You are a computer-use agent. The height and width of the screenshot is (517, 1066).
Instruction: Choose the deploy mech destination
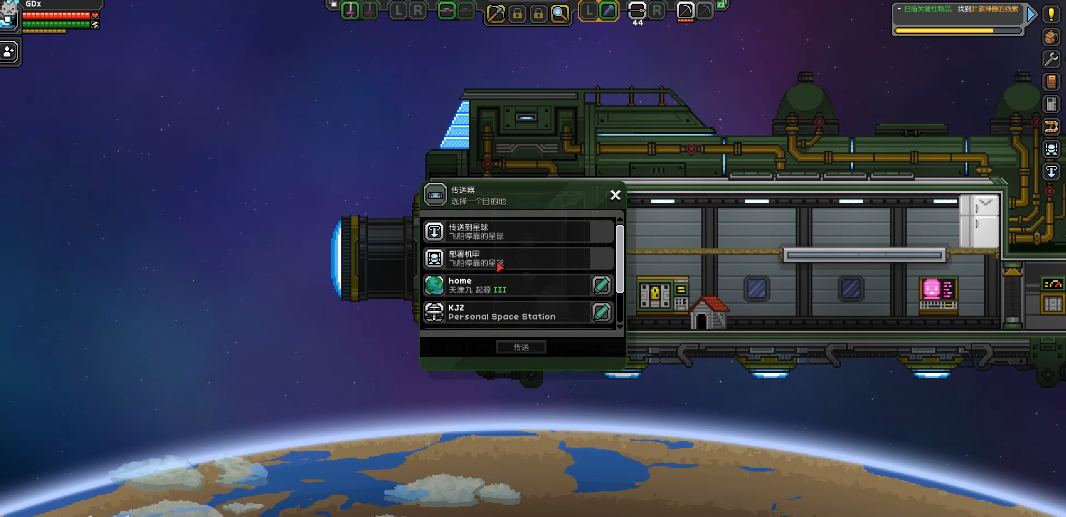tap(518, 258)
